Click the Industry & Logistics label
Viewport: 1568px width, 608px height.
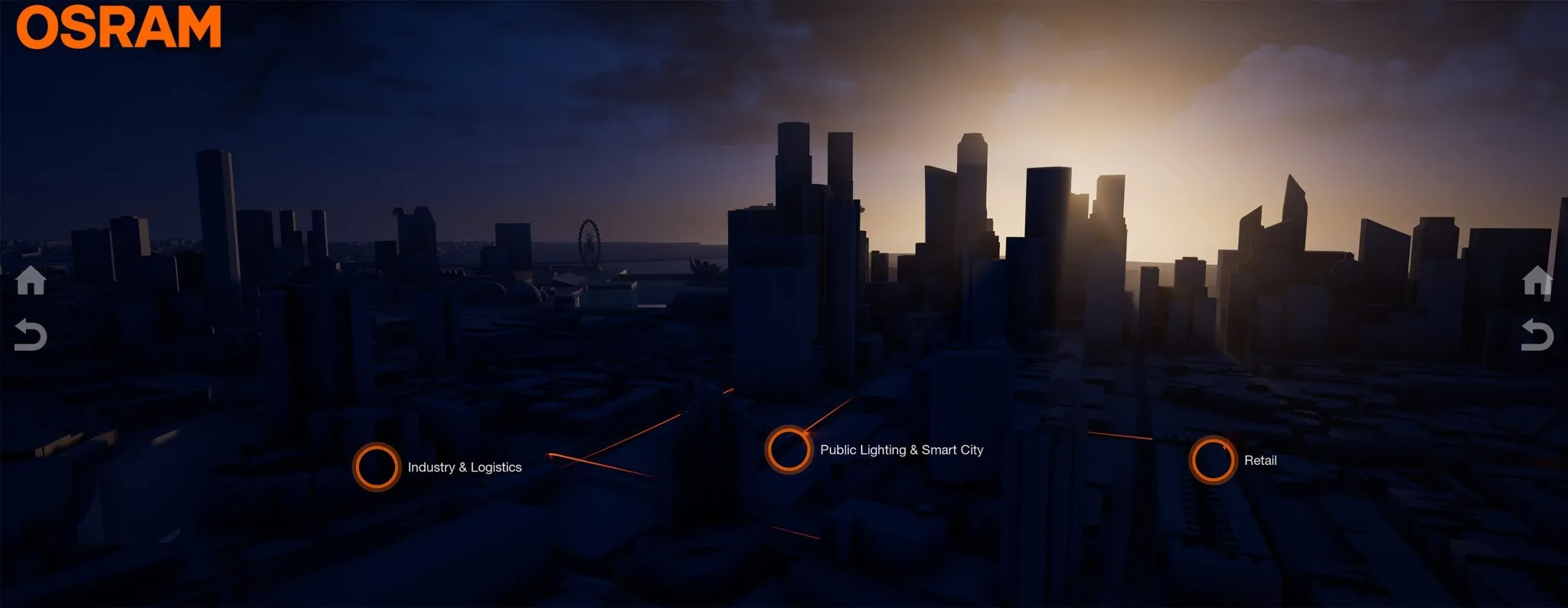pos(465,466)
